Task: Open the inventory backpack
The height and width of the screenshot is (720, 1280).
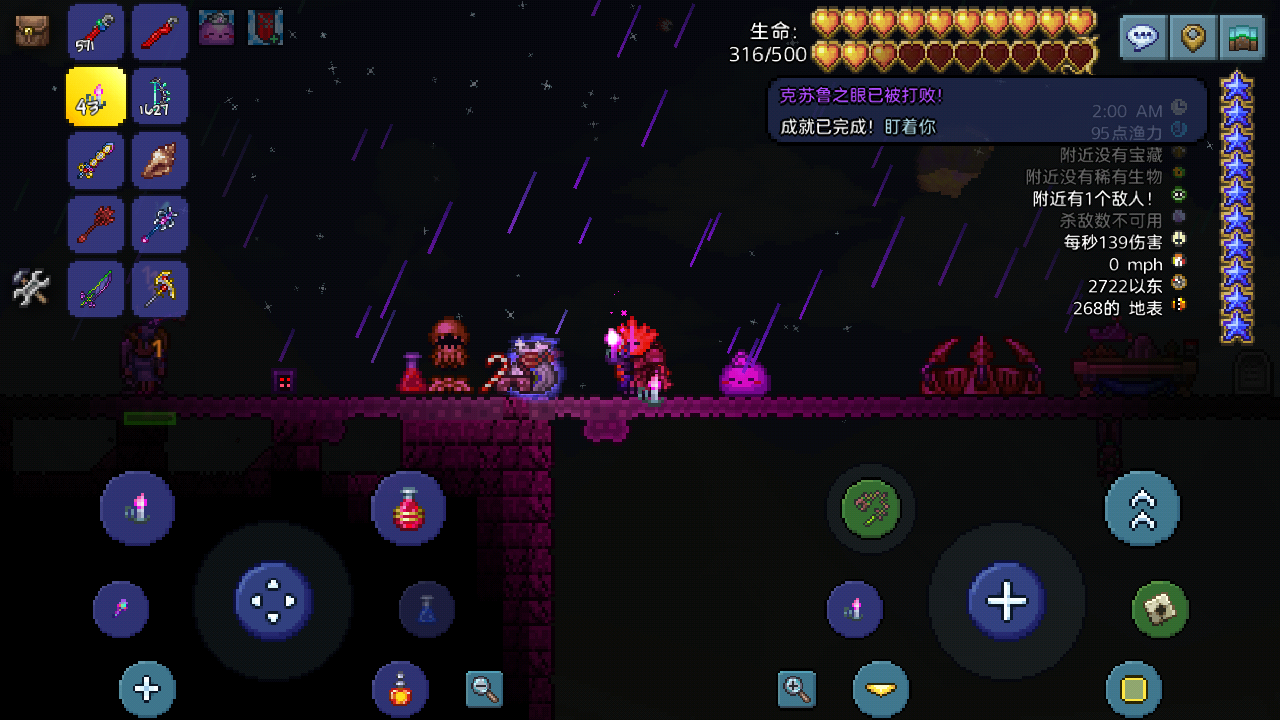Action: coord(32,31)
